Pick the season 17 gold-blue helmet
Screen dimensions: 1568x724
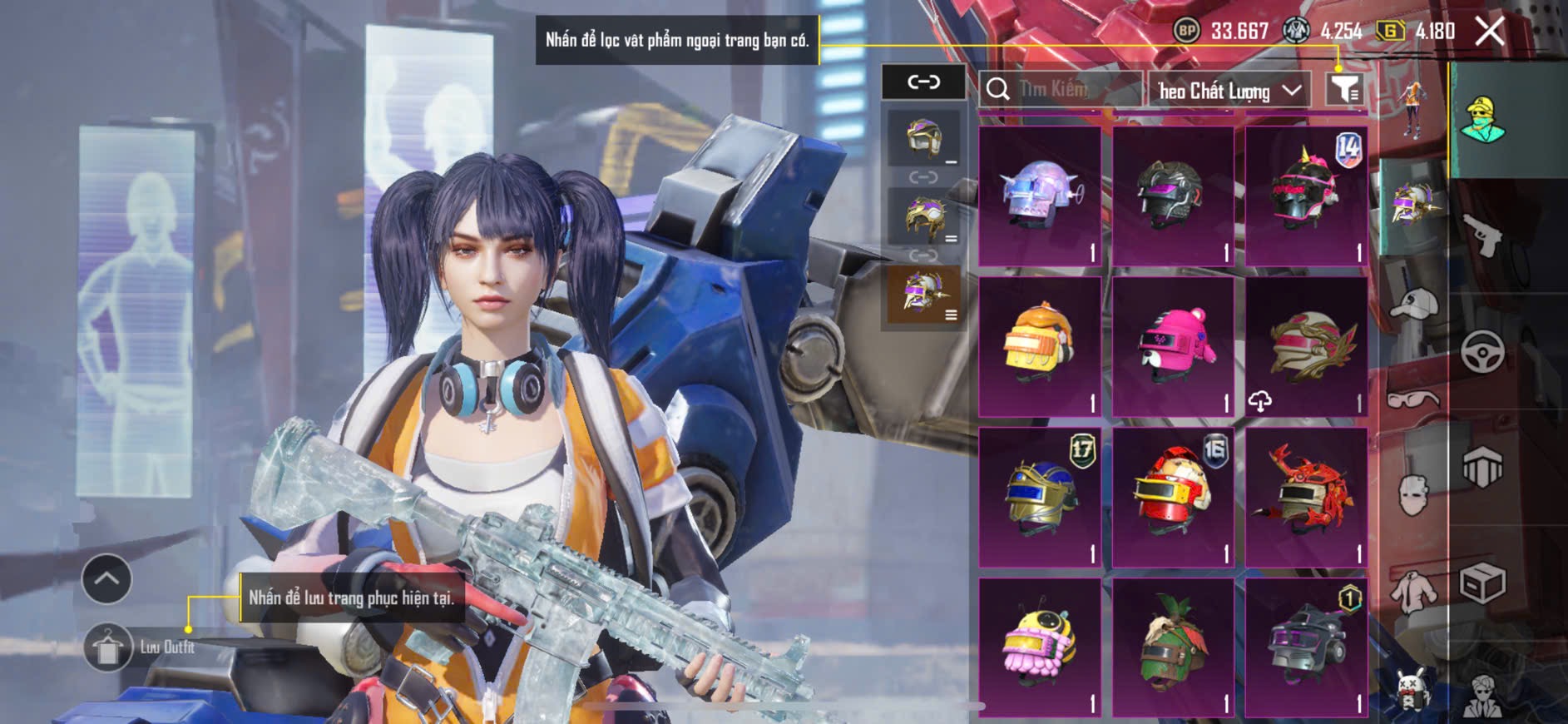tap(1040, 497)
